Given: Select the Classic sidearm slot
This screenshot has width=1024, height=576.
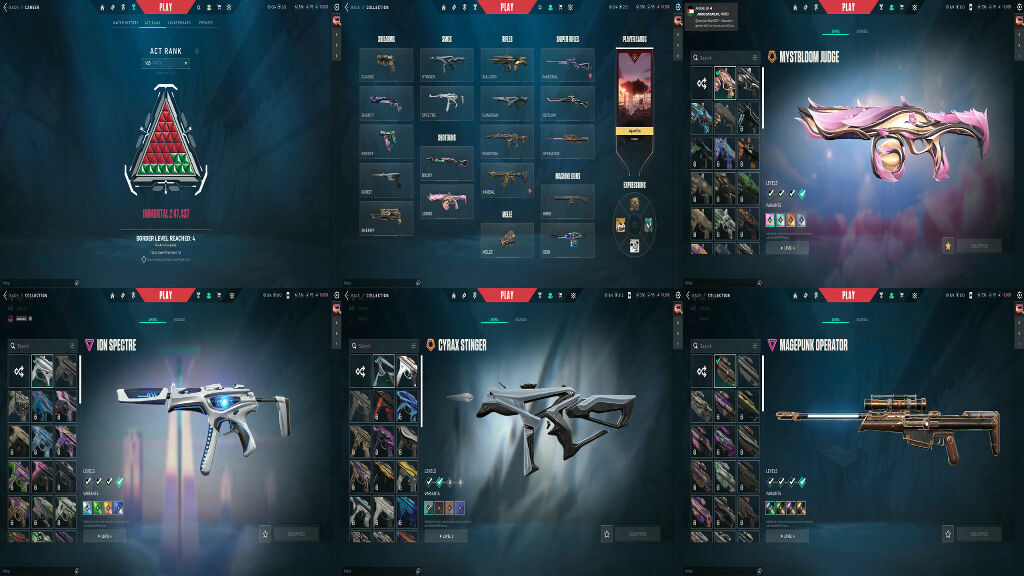Looking at the screenshot, I should 386,65.
